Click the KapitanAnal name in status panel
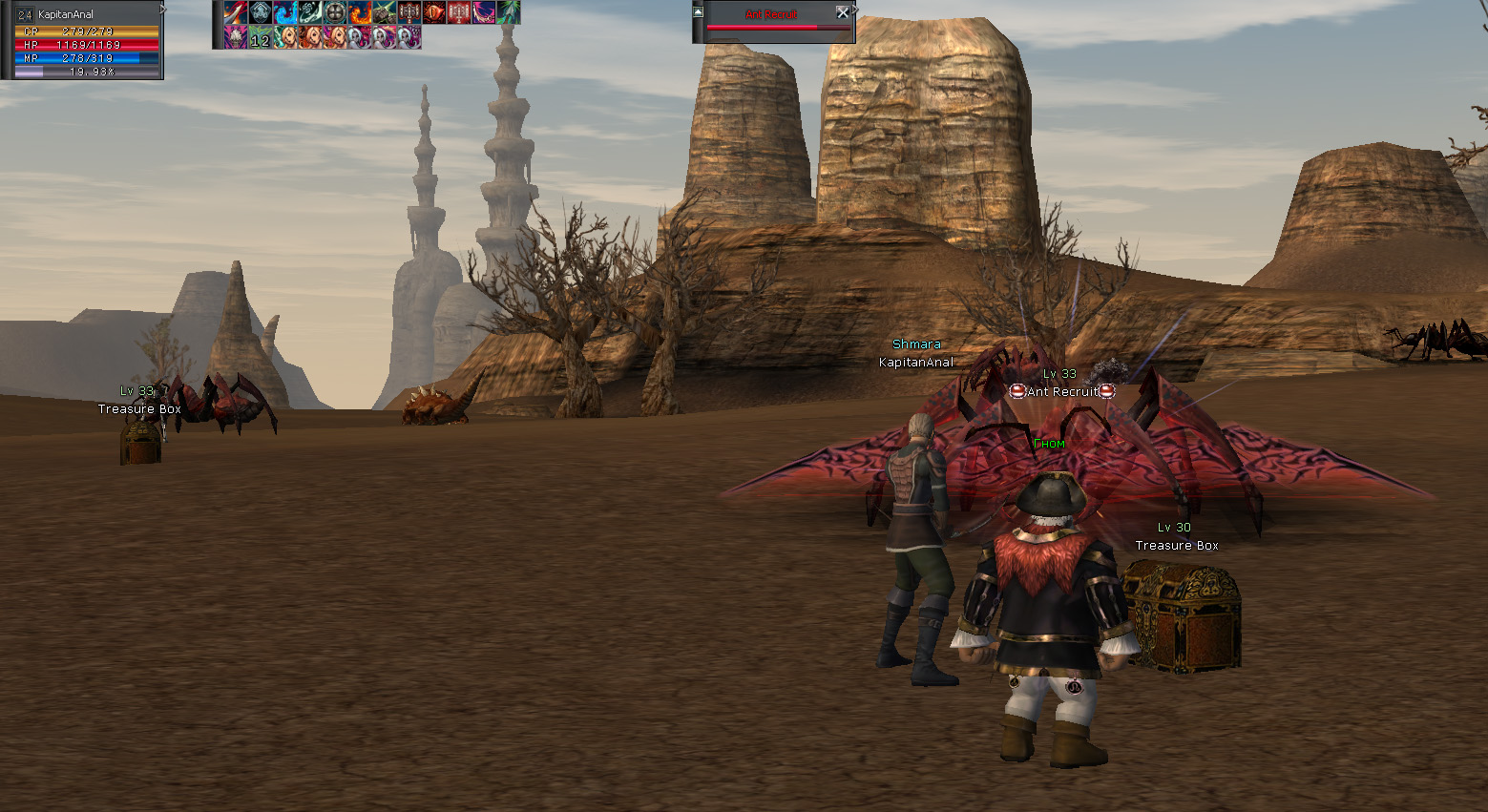 coord(66,14)
